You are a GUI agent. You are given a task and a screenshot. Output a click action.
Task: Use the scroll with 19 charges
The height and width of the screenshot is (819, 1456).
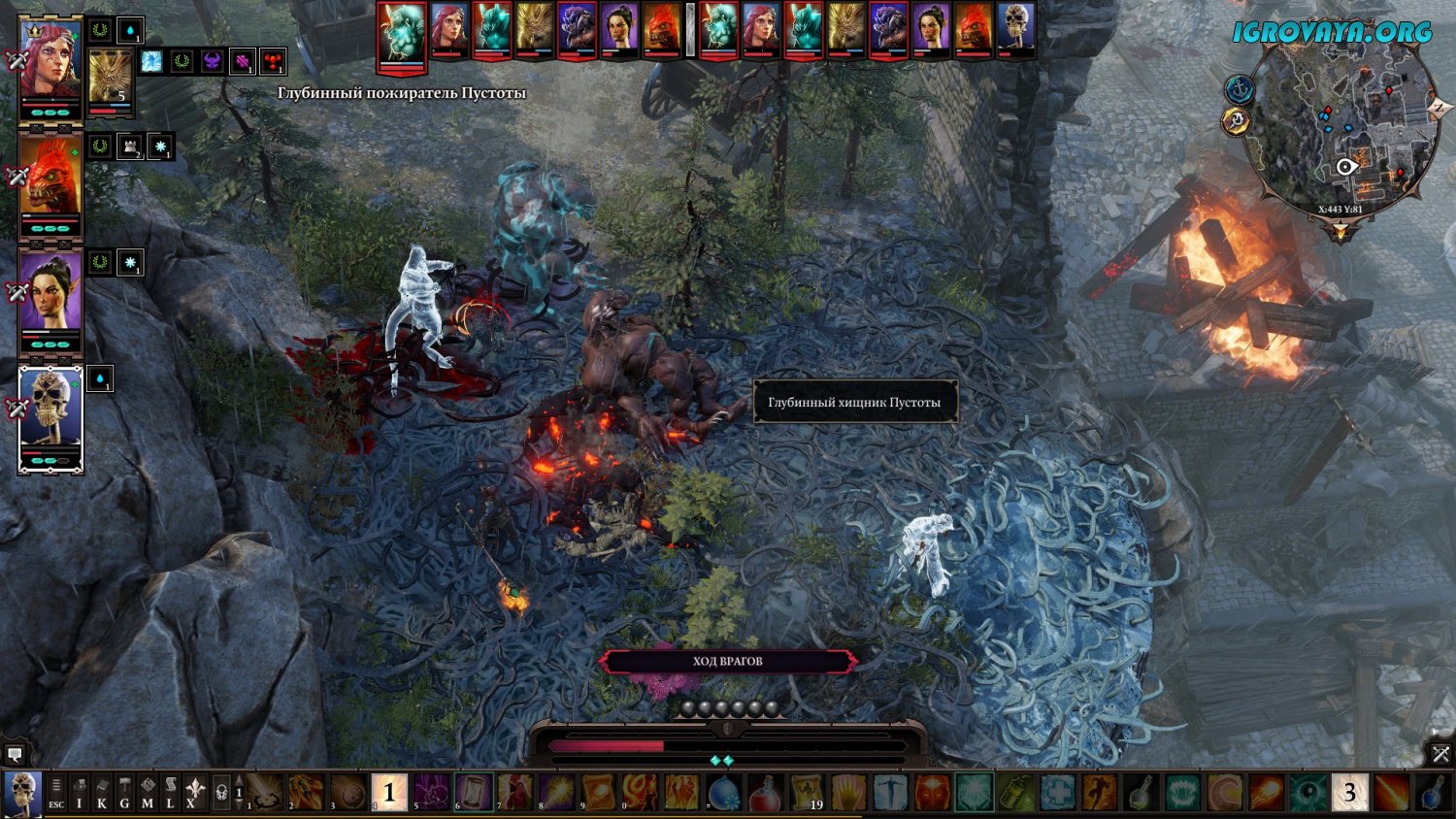(x=807, y=793)
